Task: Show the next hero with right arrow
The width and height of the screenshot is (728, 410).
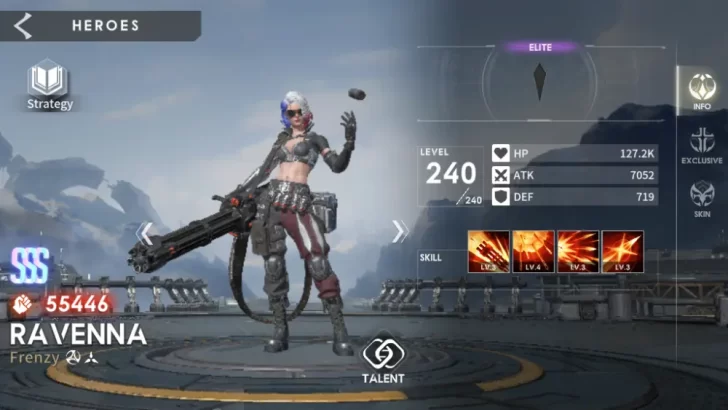Action: click(x=399, y=232)
